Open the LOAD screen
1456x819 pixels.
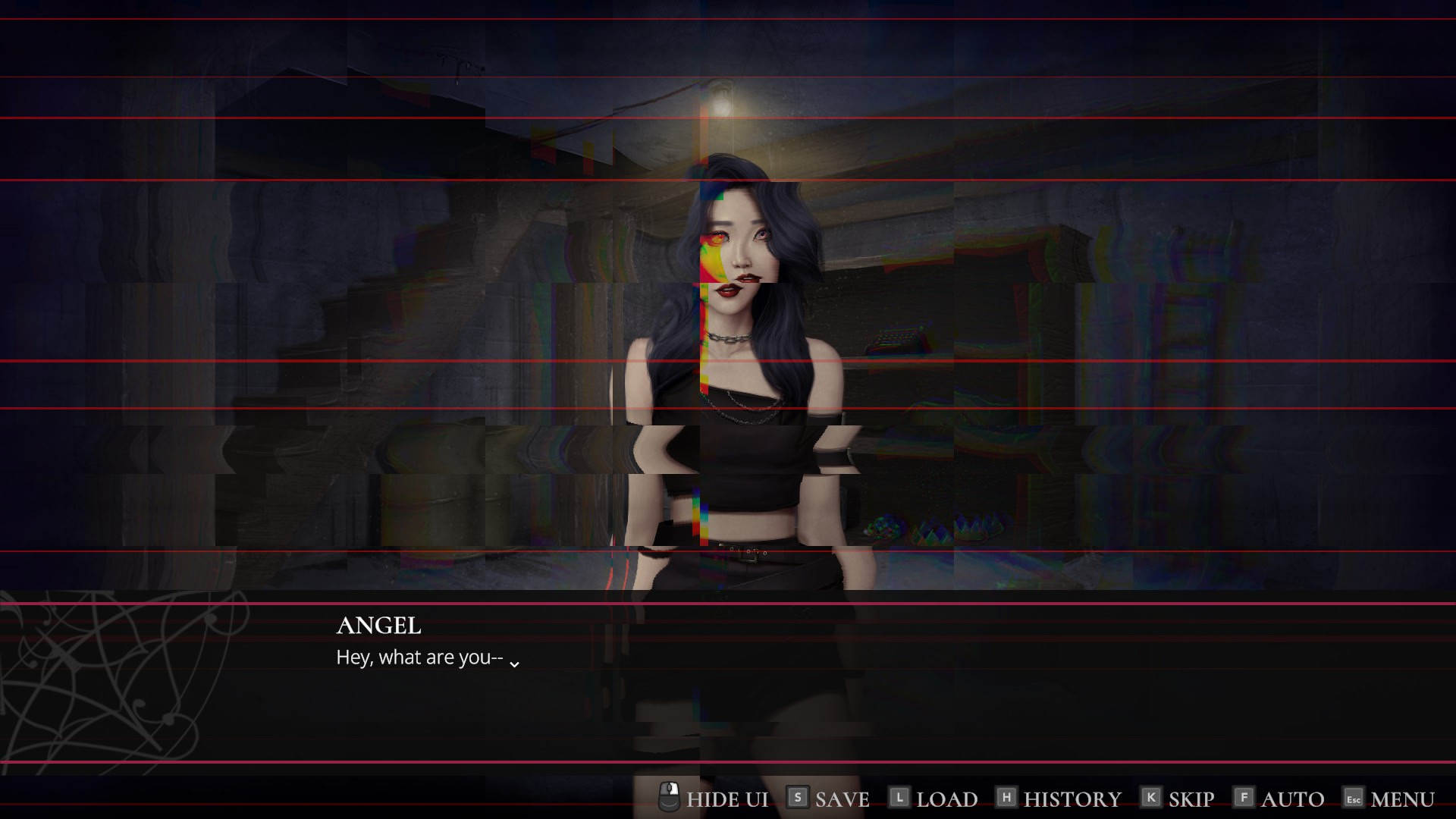point(945,798)
